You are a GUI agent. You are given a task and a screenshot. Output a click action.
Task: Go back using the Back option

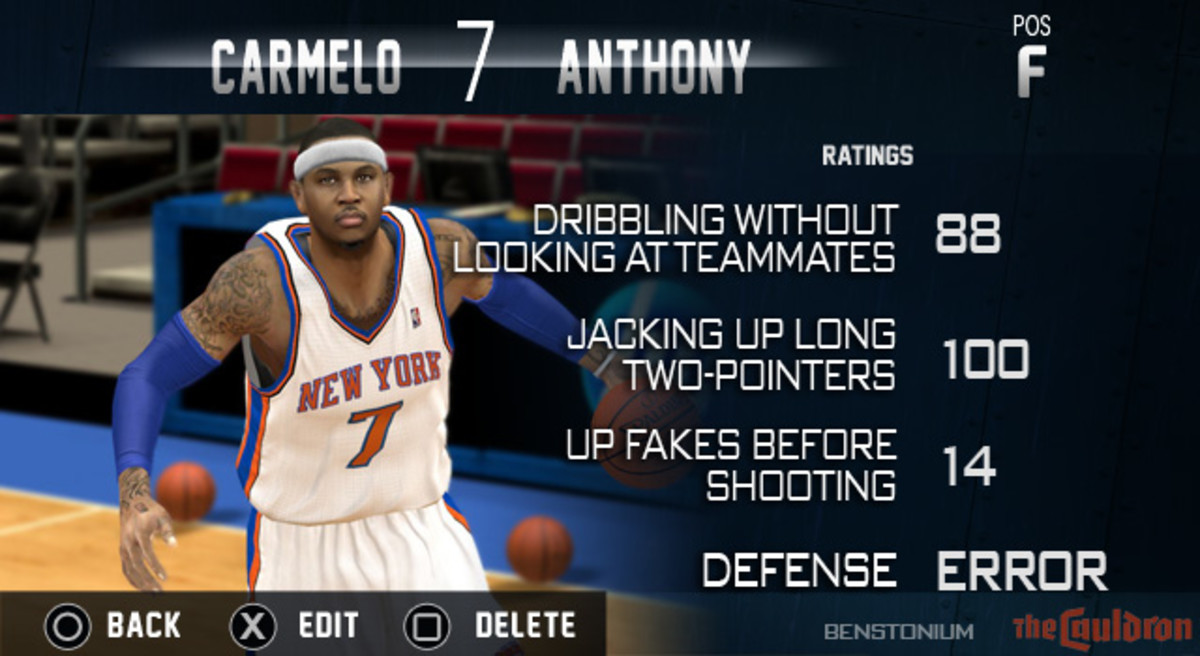pyautogui.click(x=113, y=627)
